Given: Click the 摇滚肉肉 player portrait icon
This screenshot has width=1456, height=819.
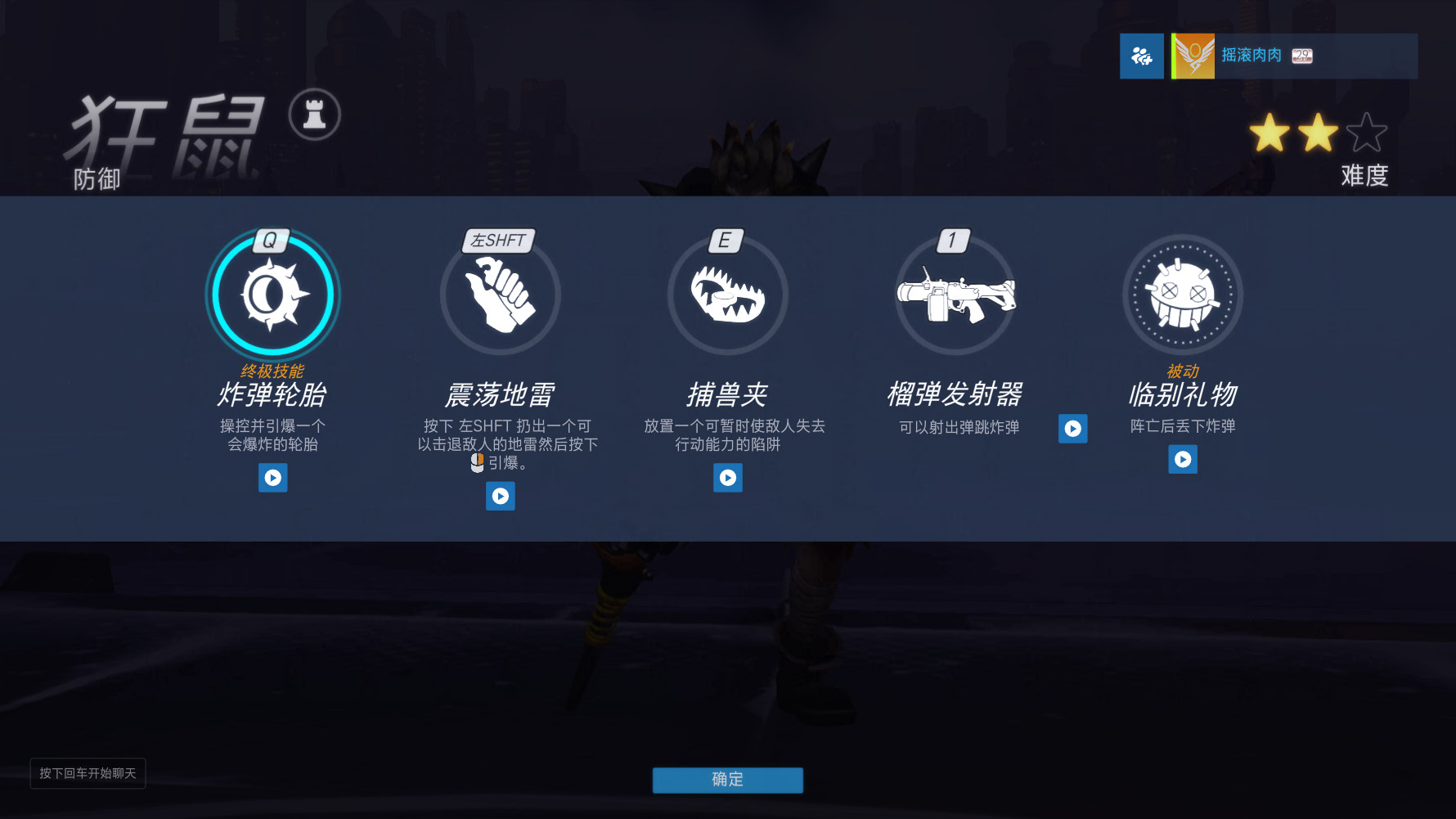Looking at the screenshot, I should 1193,56.
